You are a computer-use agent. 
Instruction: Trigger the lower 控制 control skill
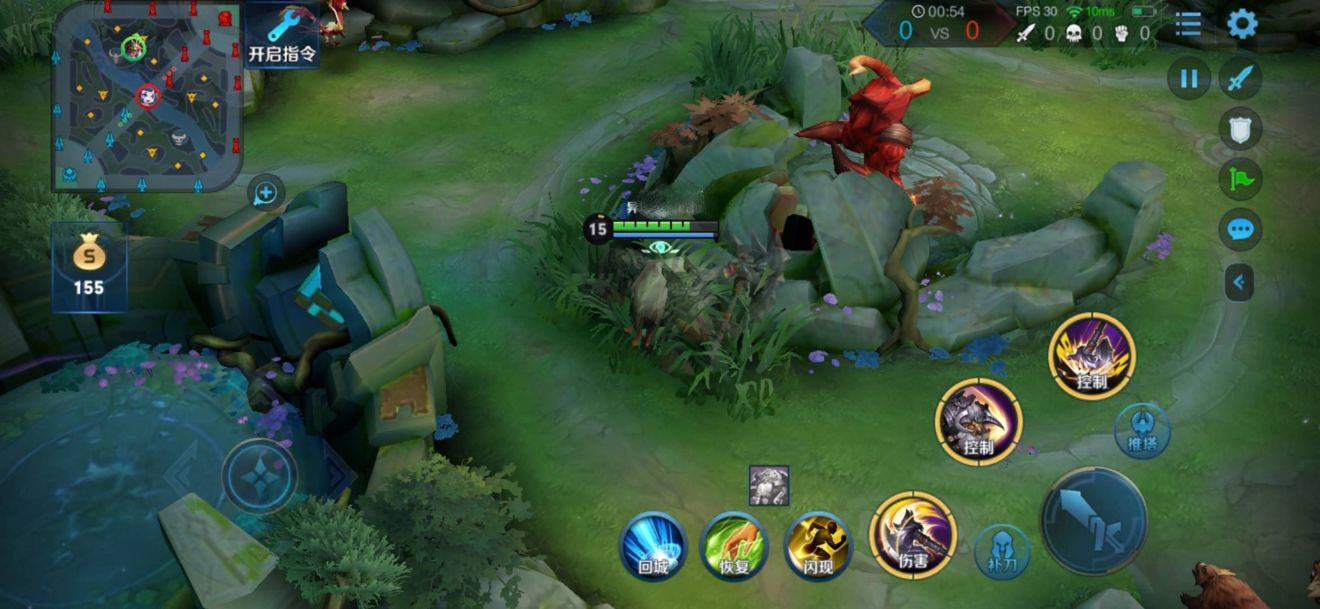click(x=978, y=421)
